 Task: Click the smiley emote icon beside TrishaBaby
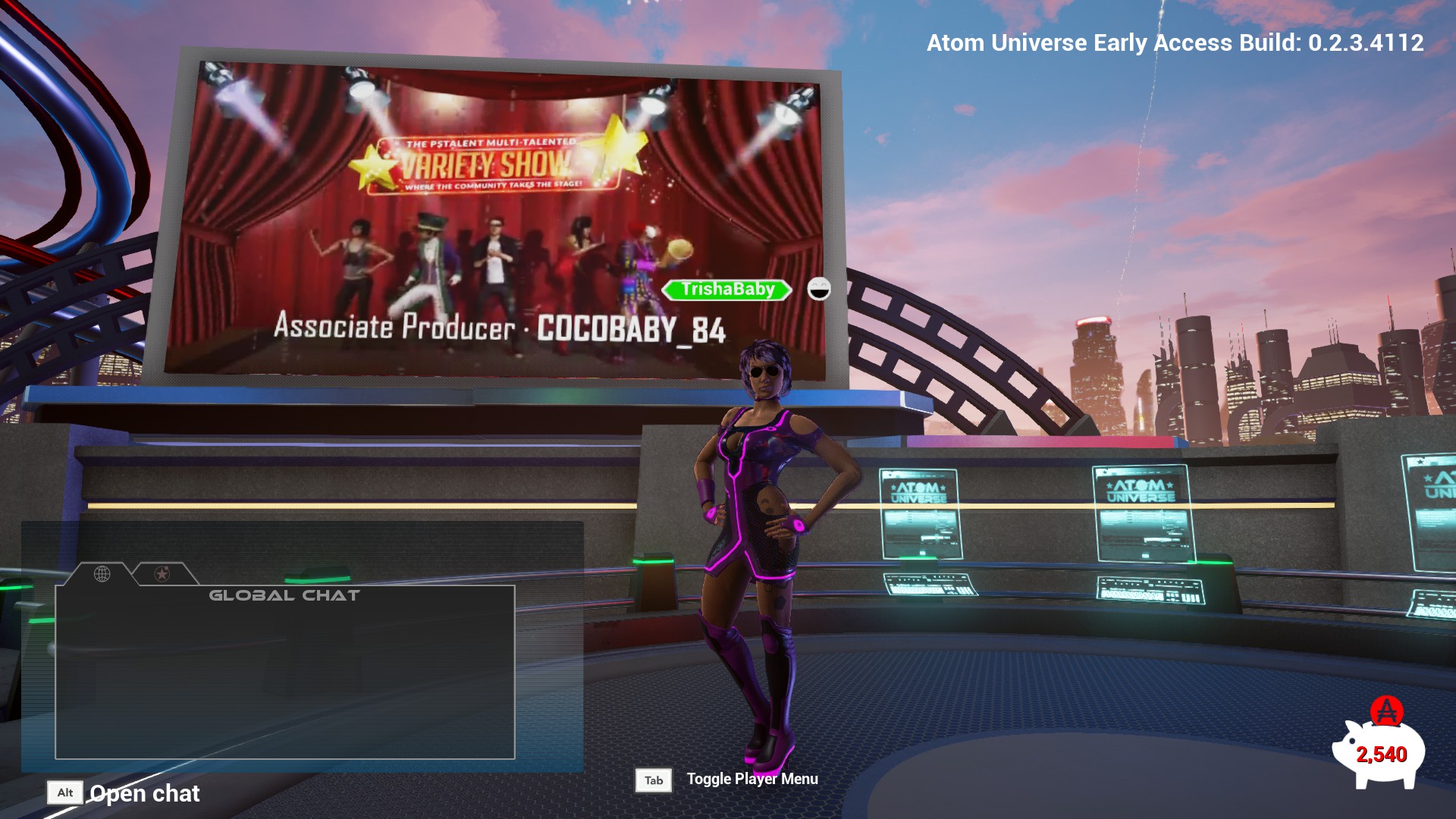[x=819, y=289]
